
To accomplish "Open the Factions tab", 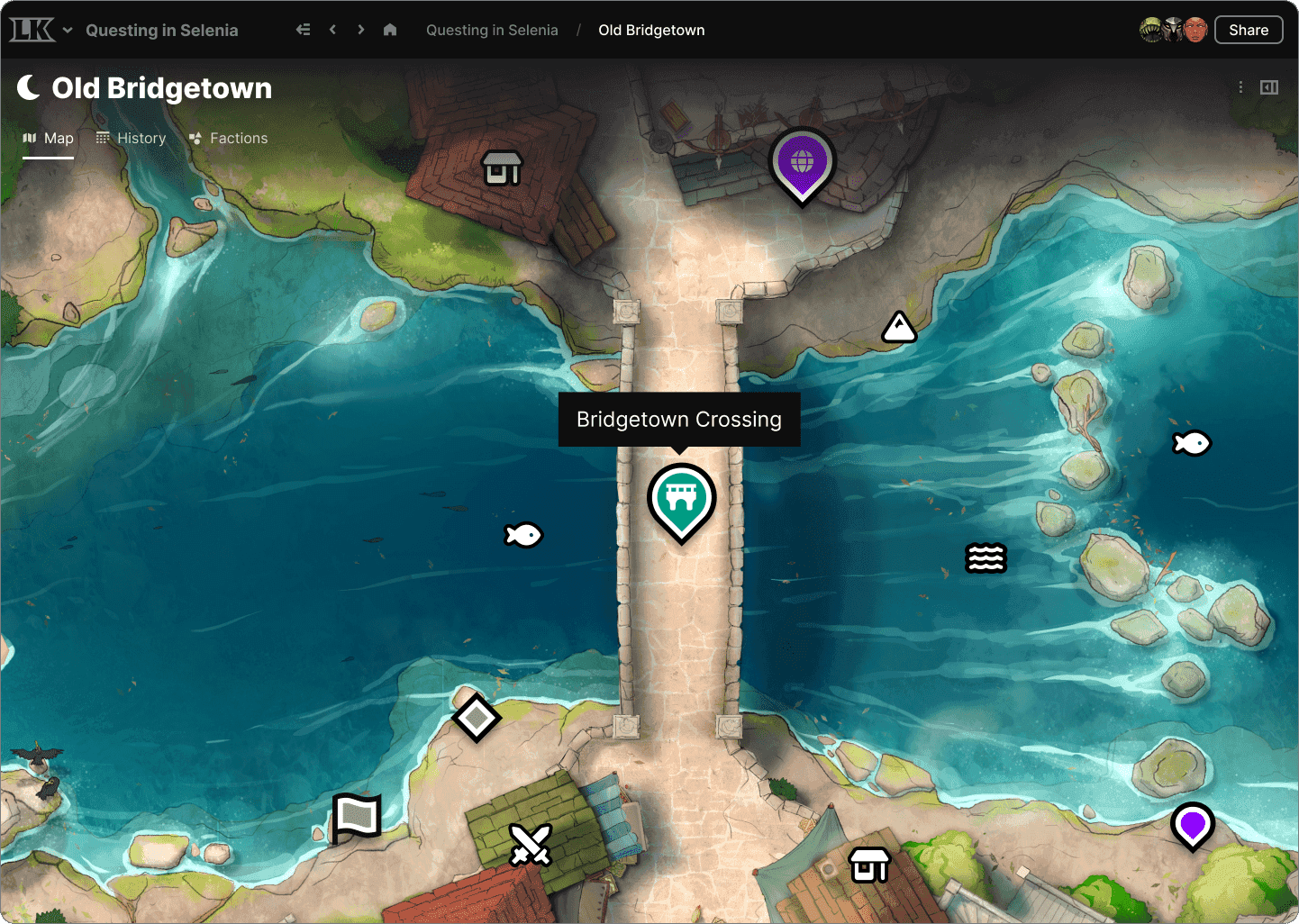I will click(228, 138).
